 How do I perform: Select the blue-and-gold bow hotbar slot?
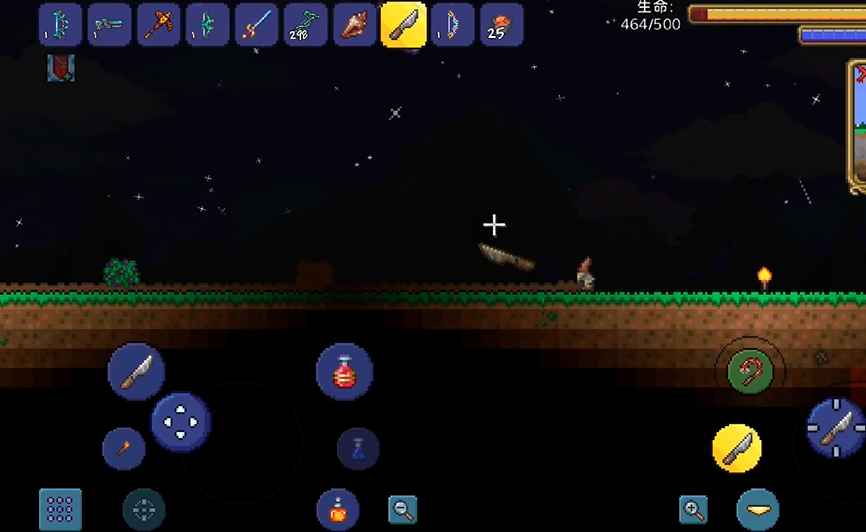452,25
